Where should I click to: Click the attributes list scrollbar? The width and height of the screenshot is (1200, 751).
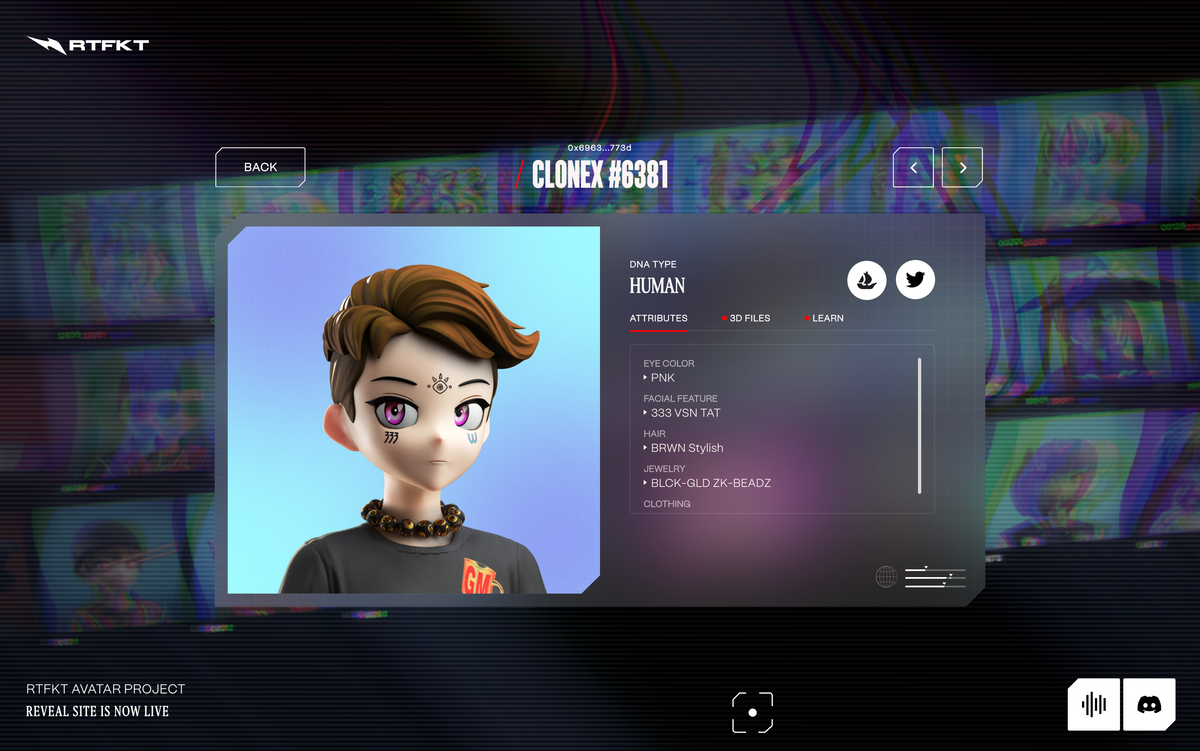[x=919, y=424]
